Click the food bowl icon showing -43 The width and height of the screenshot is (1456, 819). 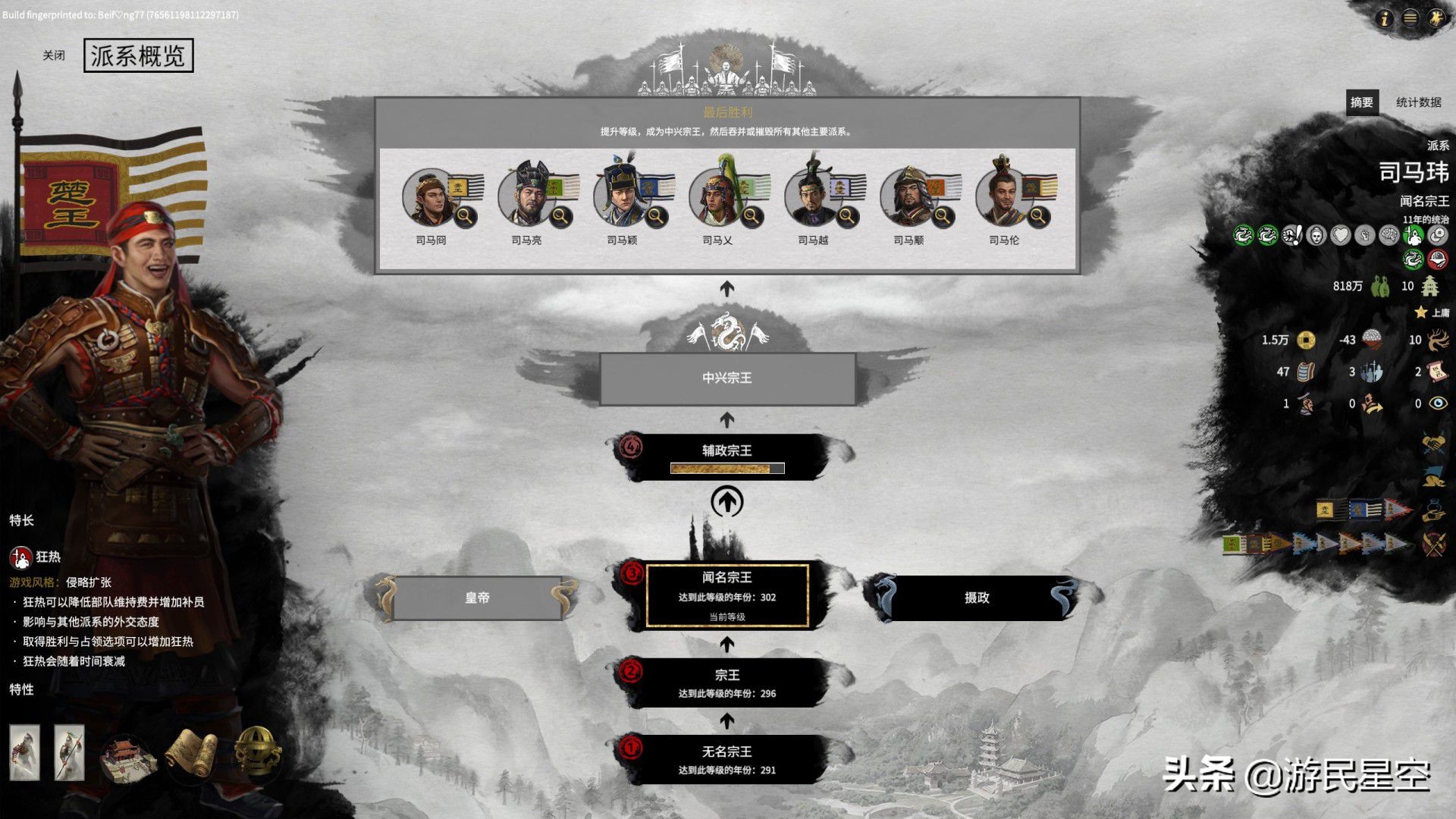pyautogui.click(x=1370, y=340)
